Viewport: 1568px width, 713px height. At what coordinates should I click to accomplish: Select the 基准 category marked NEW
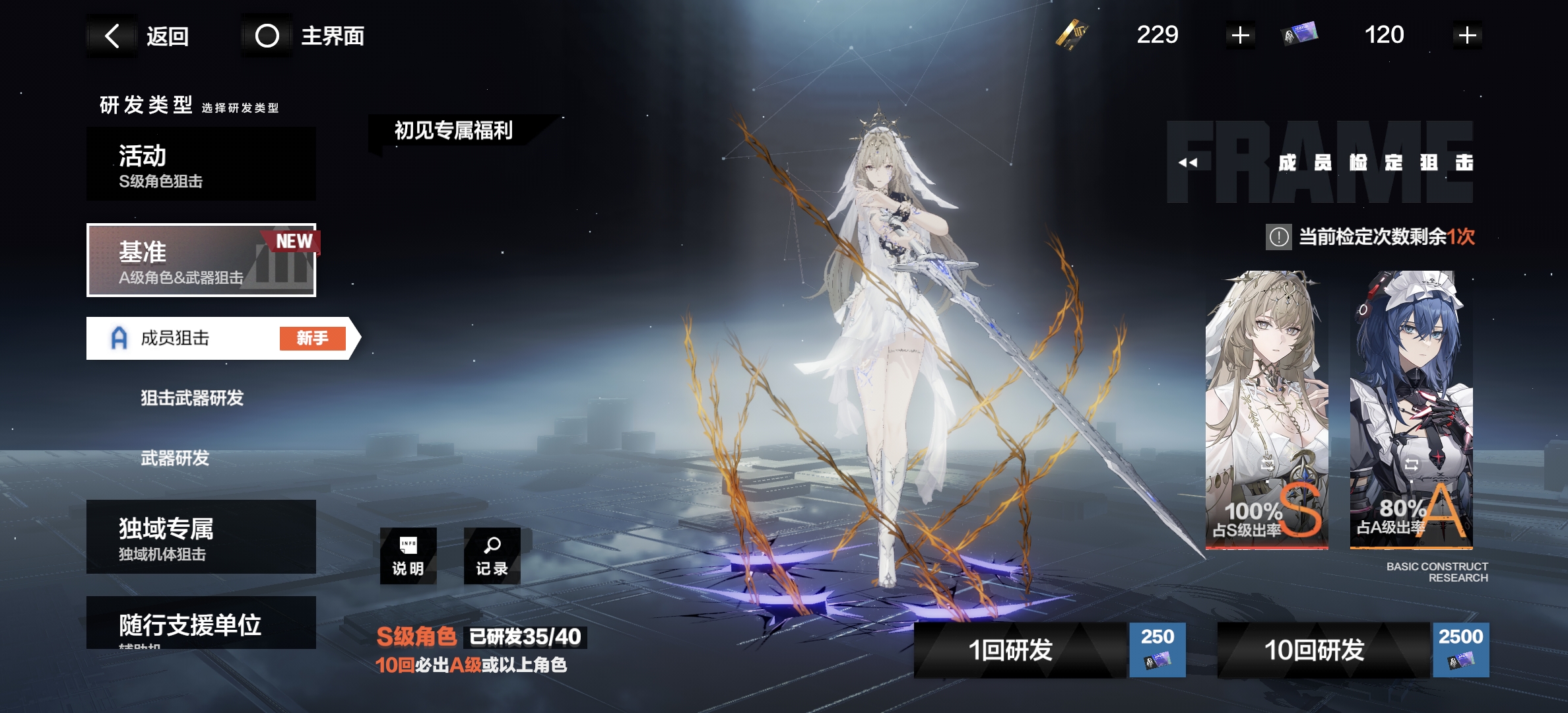(201, 261)
